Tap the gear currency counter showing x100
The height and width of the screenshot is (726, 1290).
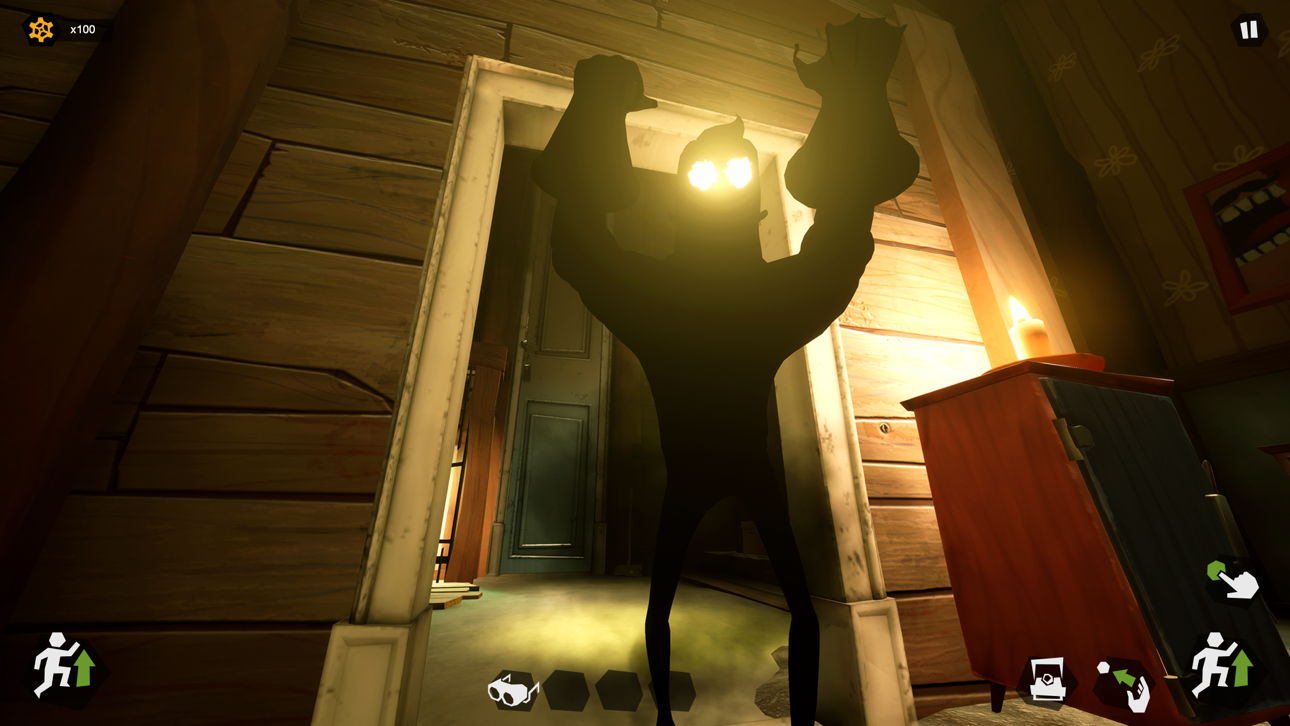[60, 29]
